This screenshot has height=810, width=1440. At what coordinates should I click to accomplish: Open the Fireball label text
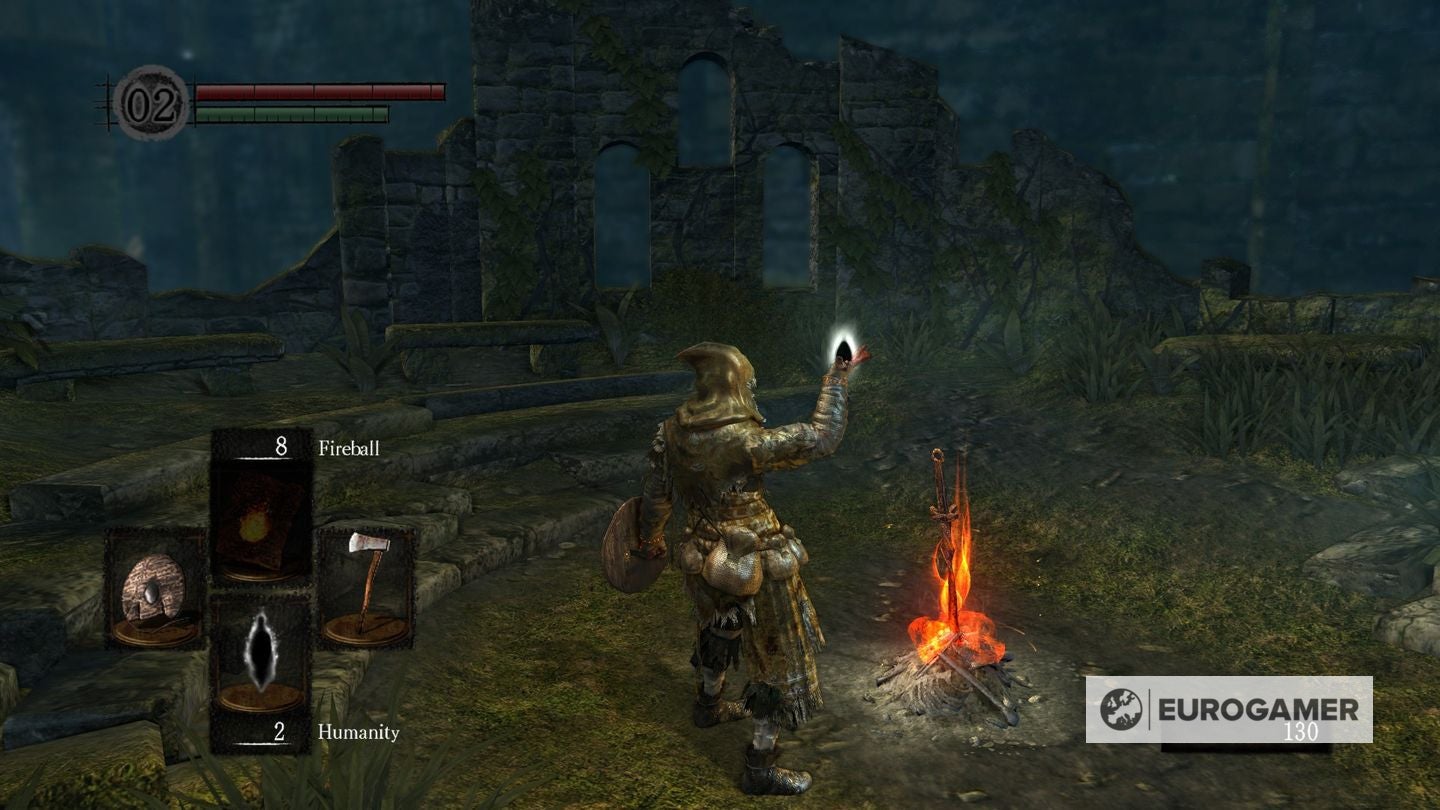point(349,448)
